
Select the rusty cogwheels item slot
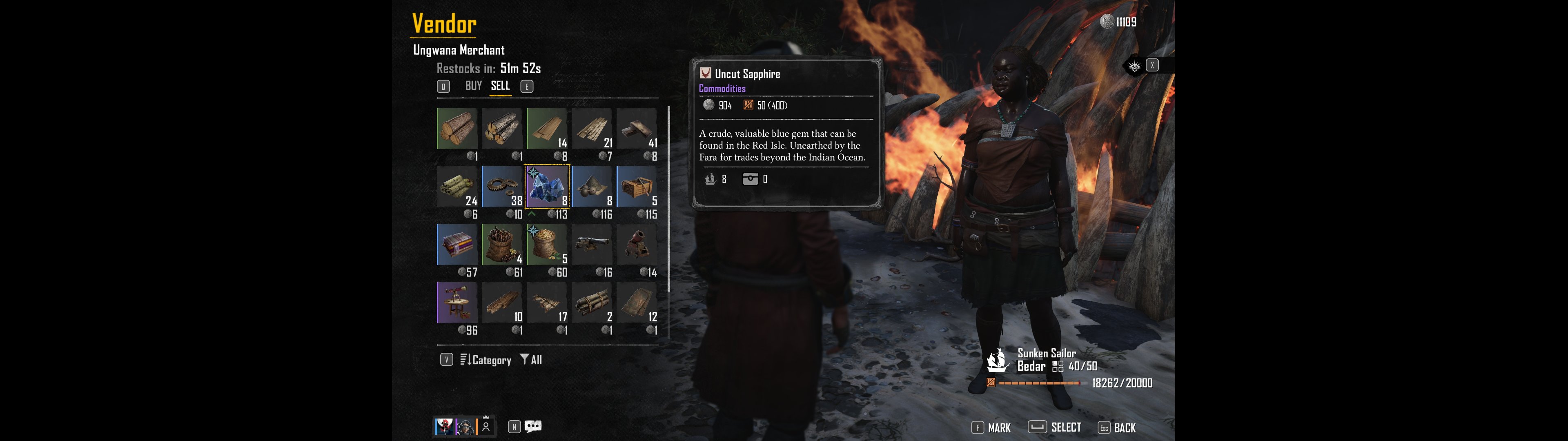[502, 186]
